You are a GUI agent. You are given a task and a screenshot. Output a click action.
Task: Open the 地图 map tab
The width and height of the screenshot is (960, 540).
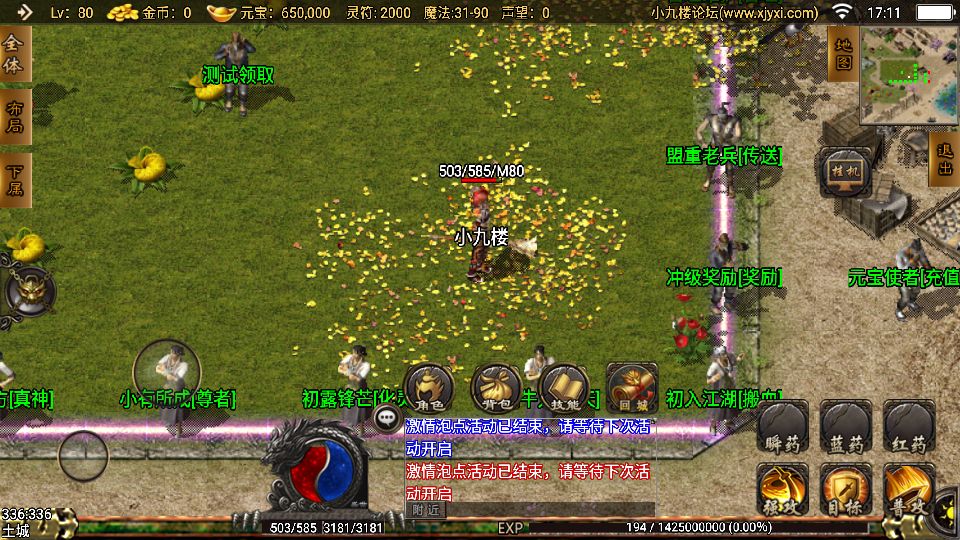coord(843,54)
